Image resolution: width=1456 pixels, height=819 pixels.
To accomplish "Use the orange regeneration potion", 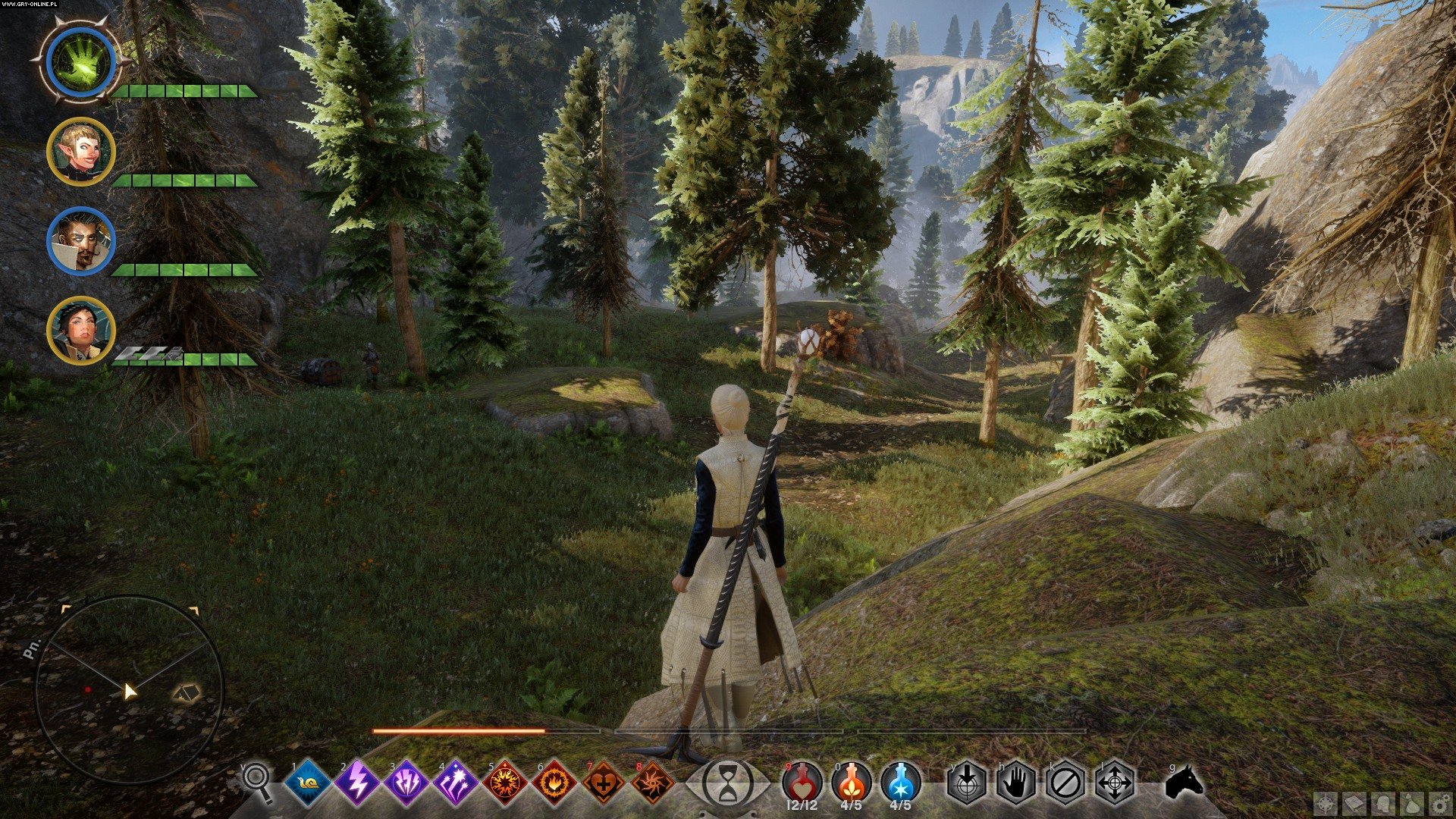I will point(852,781).
